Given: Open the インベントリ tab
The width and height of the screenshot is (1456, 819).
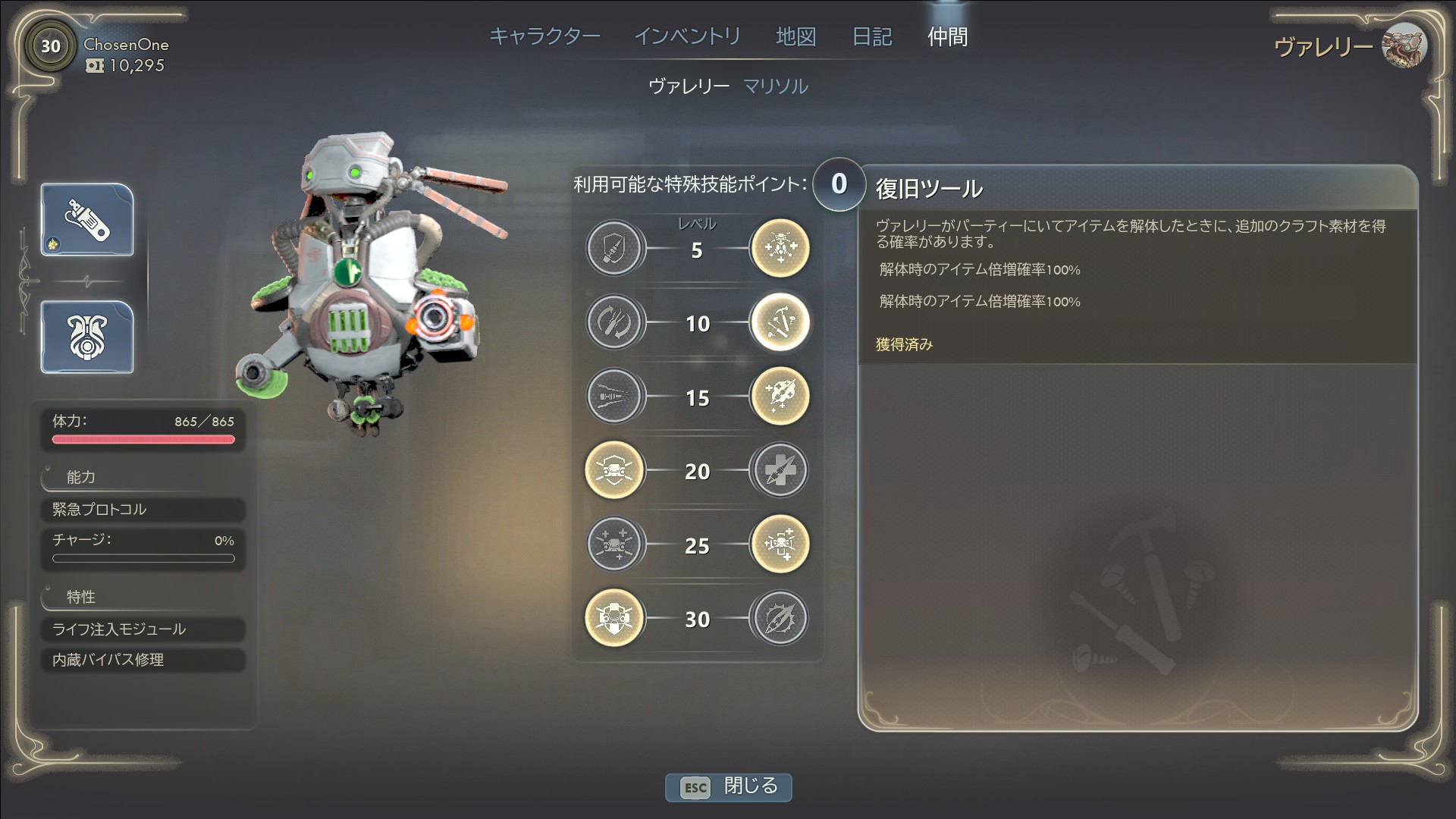Looking at the screenshot, I should pos(687,36).
